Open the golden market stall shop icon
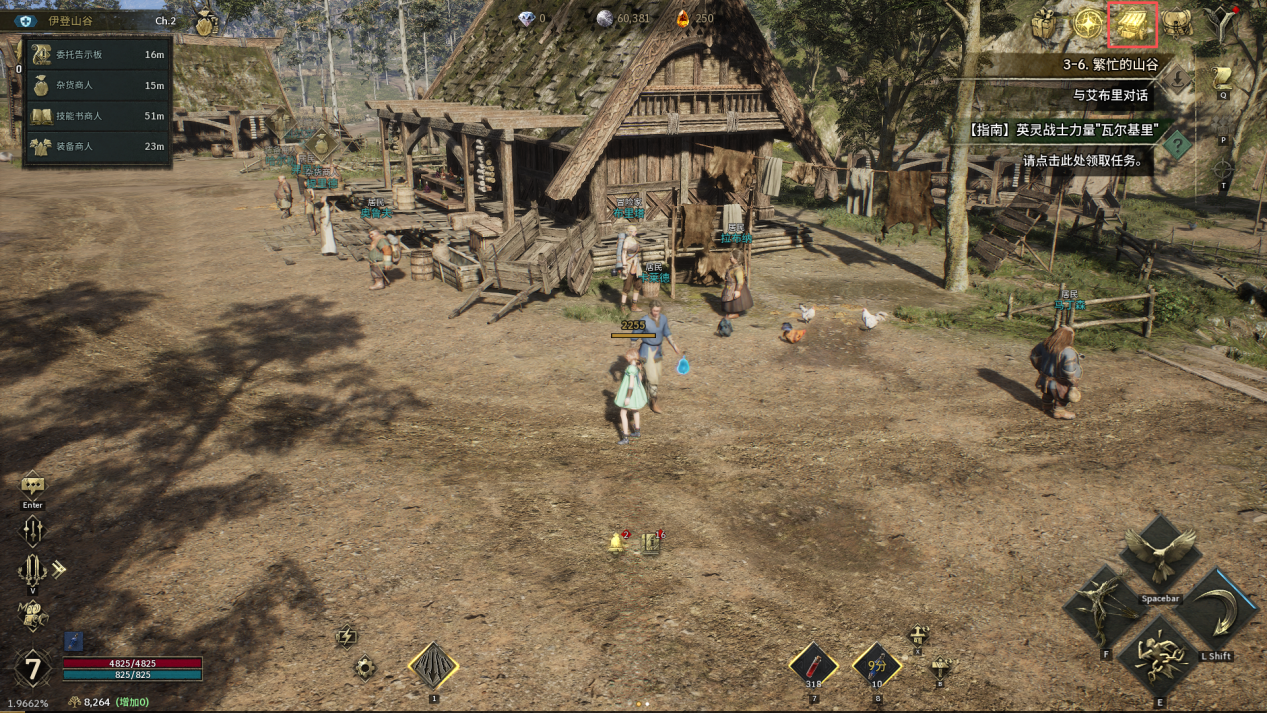 (1132, 25)
